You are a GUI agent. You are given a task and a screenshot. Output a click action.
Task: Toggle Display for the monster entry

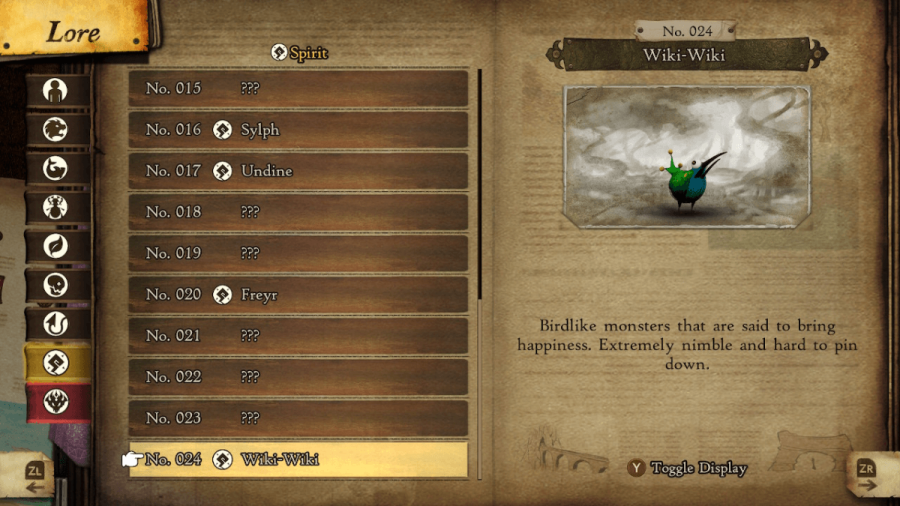pyautogui.click(x=687, y=468)
